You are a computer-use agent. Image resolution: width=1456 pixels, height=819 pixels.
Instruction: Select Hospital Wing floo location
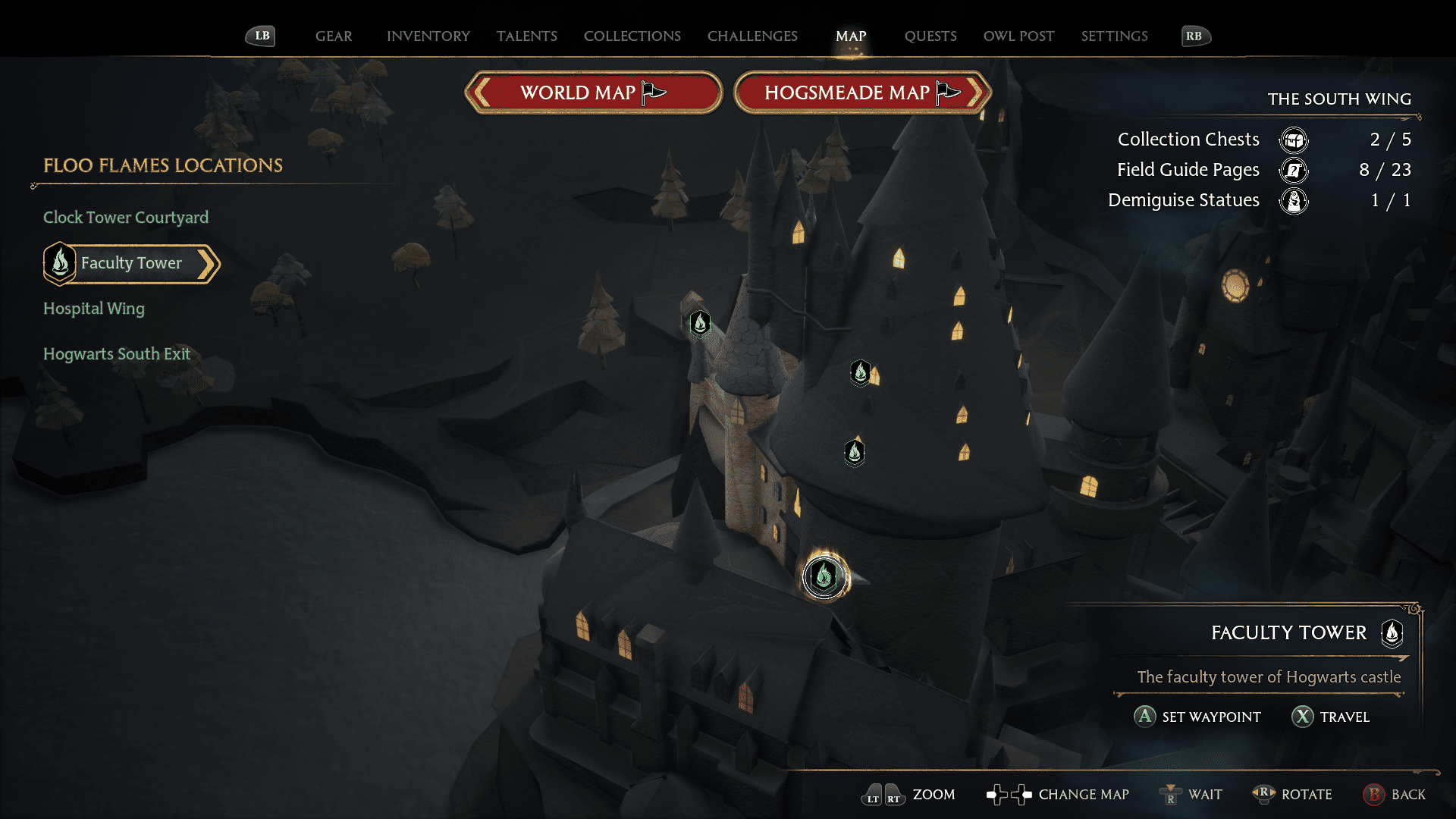point(94,309)
